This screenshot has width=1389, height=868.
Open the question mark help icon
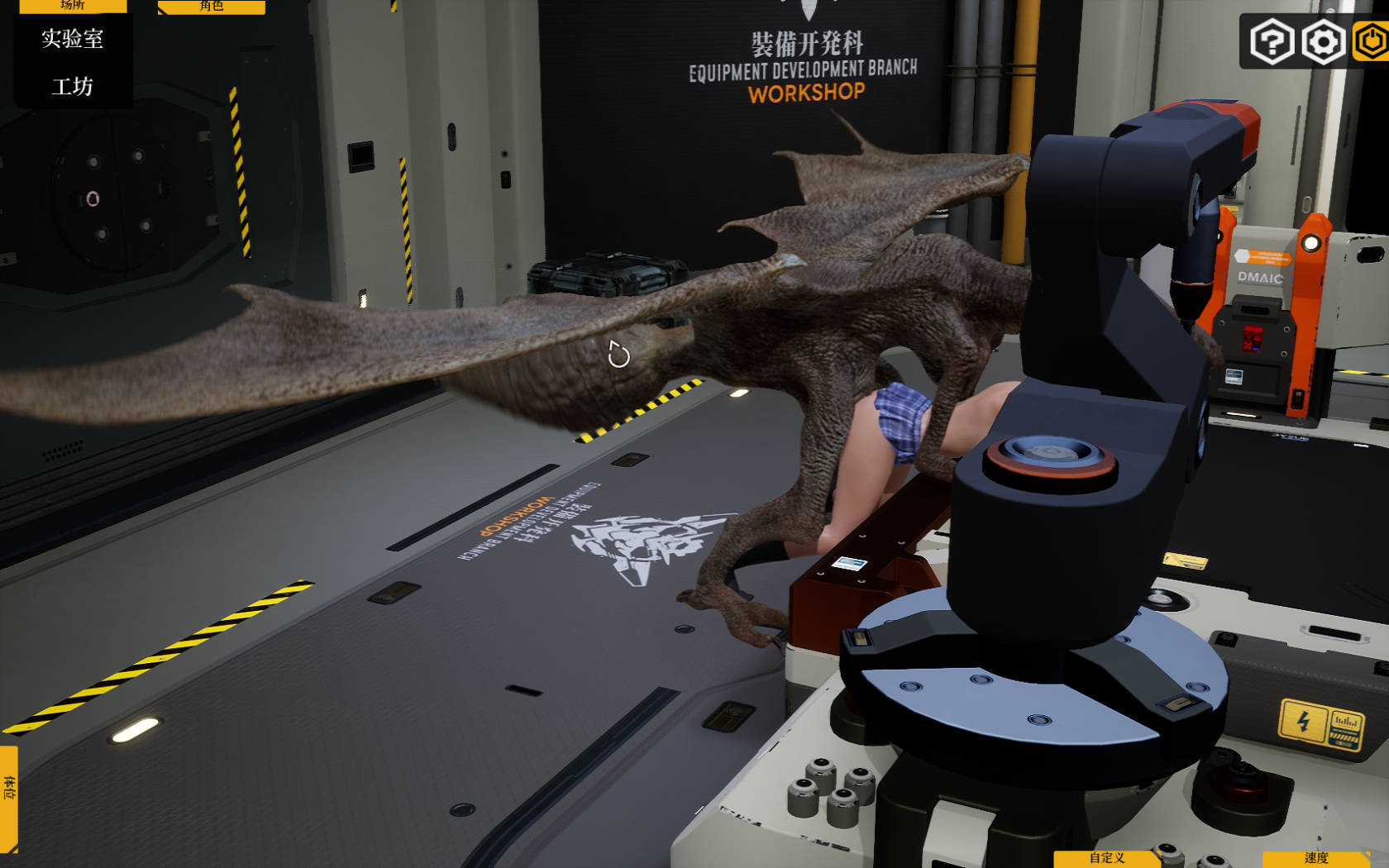click(x=1271, y=41)
